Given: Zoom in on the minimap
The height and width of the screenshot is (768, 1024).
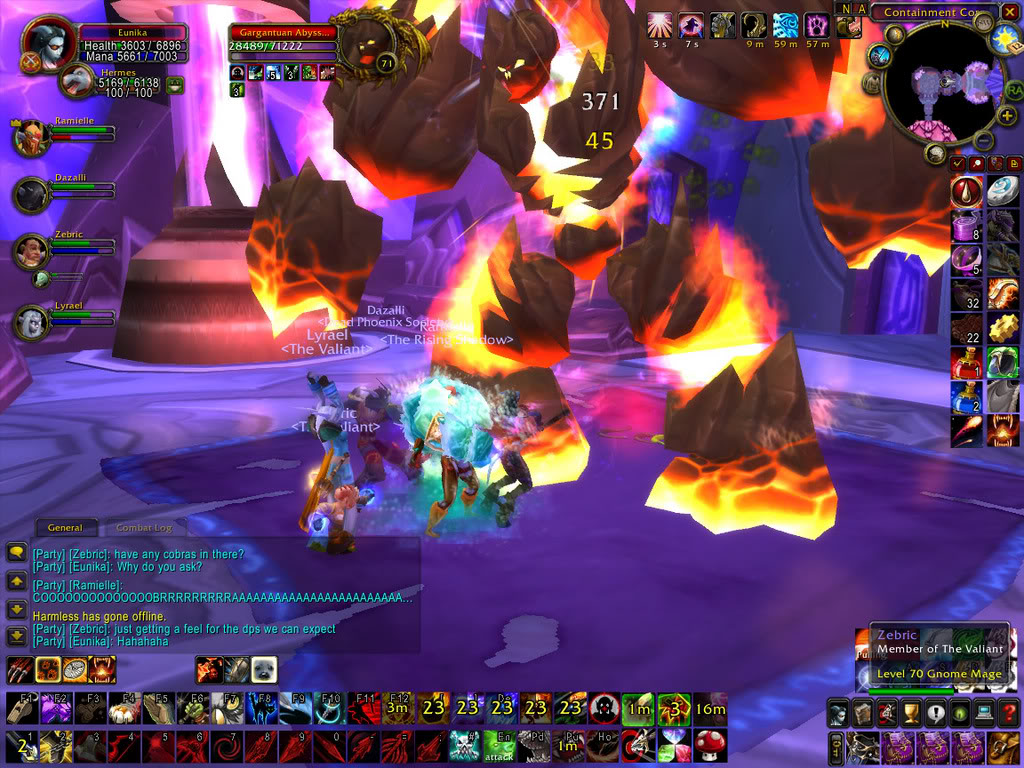Looking at the screenshot, I should 1005,116.
